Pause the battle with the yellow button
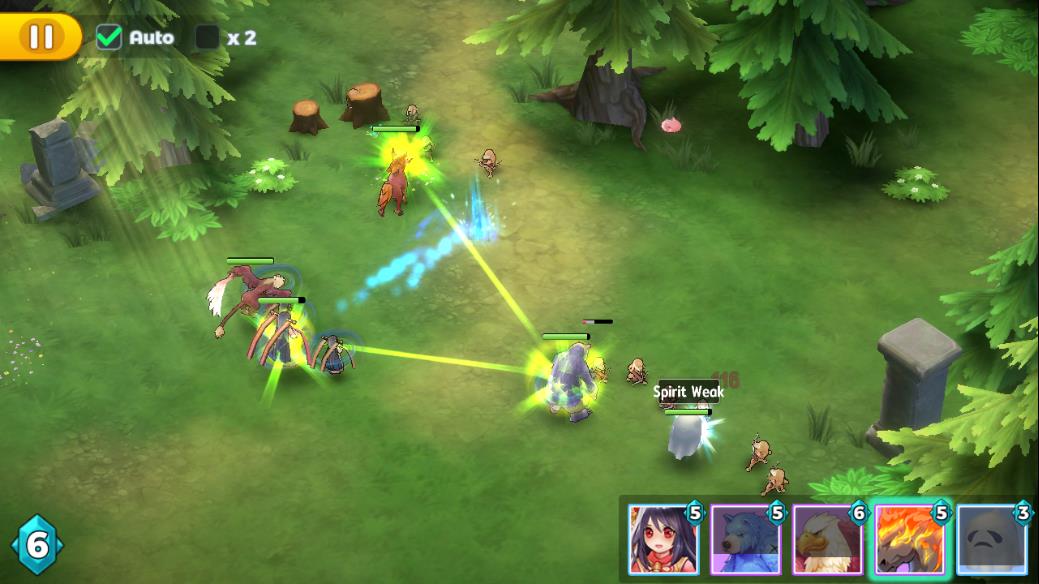The height and width of the screenshot is (584, 1039). [40, 37]
